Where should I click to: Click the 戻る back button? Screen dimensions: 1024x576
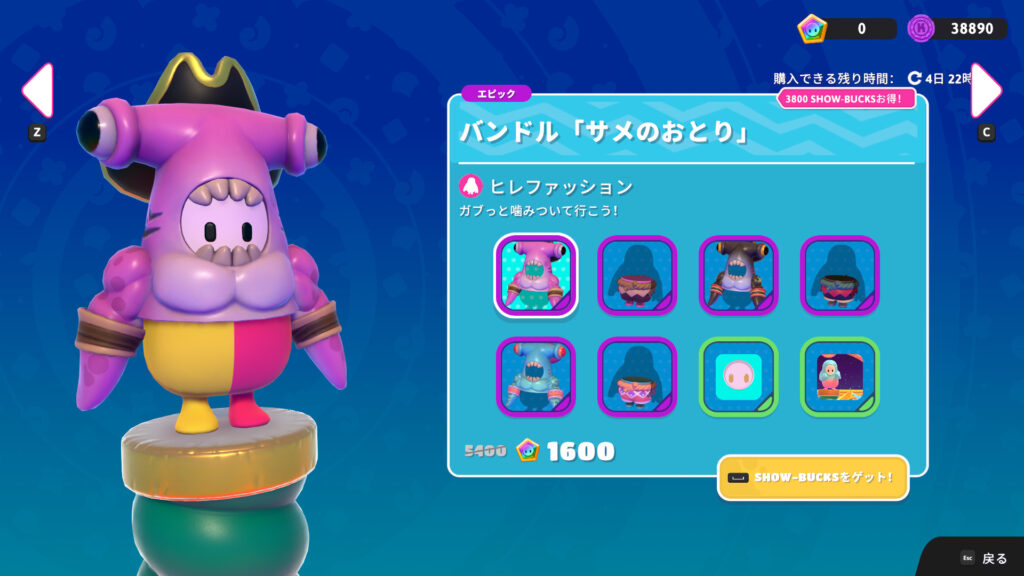click(x=983, y=558)
